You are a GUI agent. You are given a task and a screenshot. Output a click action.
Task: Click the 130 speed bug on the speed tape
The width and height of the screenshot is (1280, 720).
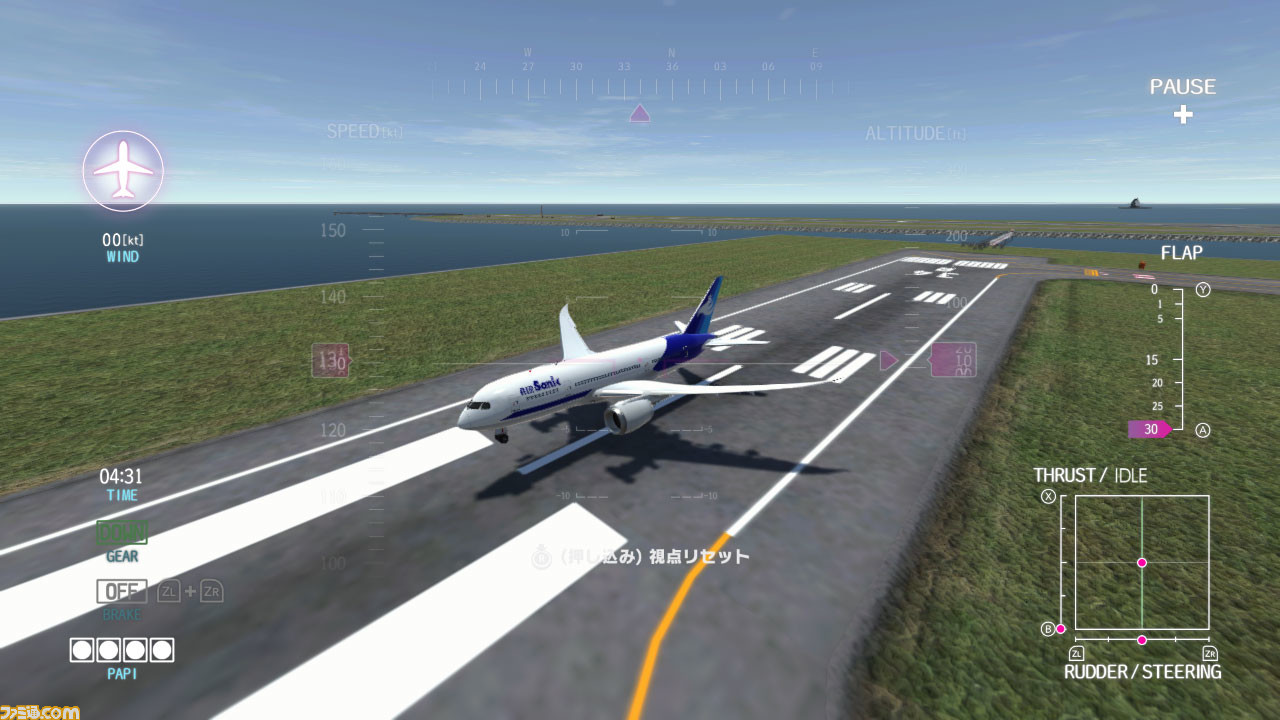[x=330, y=361]
